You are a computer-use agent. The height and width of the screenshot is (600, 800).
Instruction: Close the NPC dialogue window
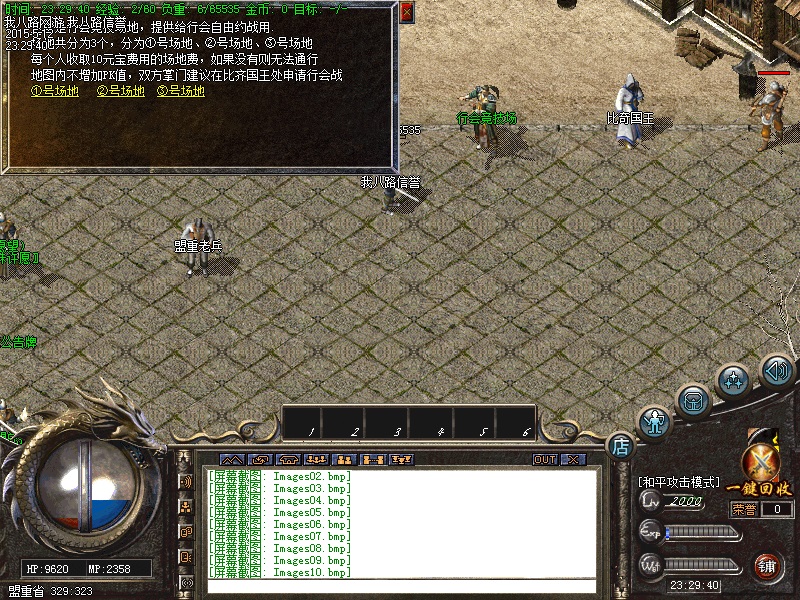point(406,12)
